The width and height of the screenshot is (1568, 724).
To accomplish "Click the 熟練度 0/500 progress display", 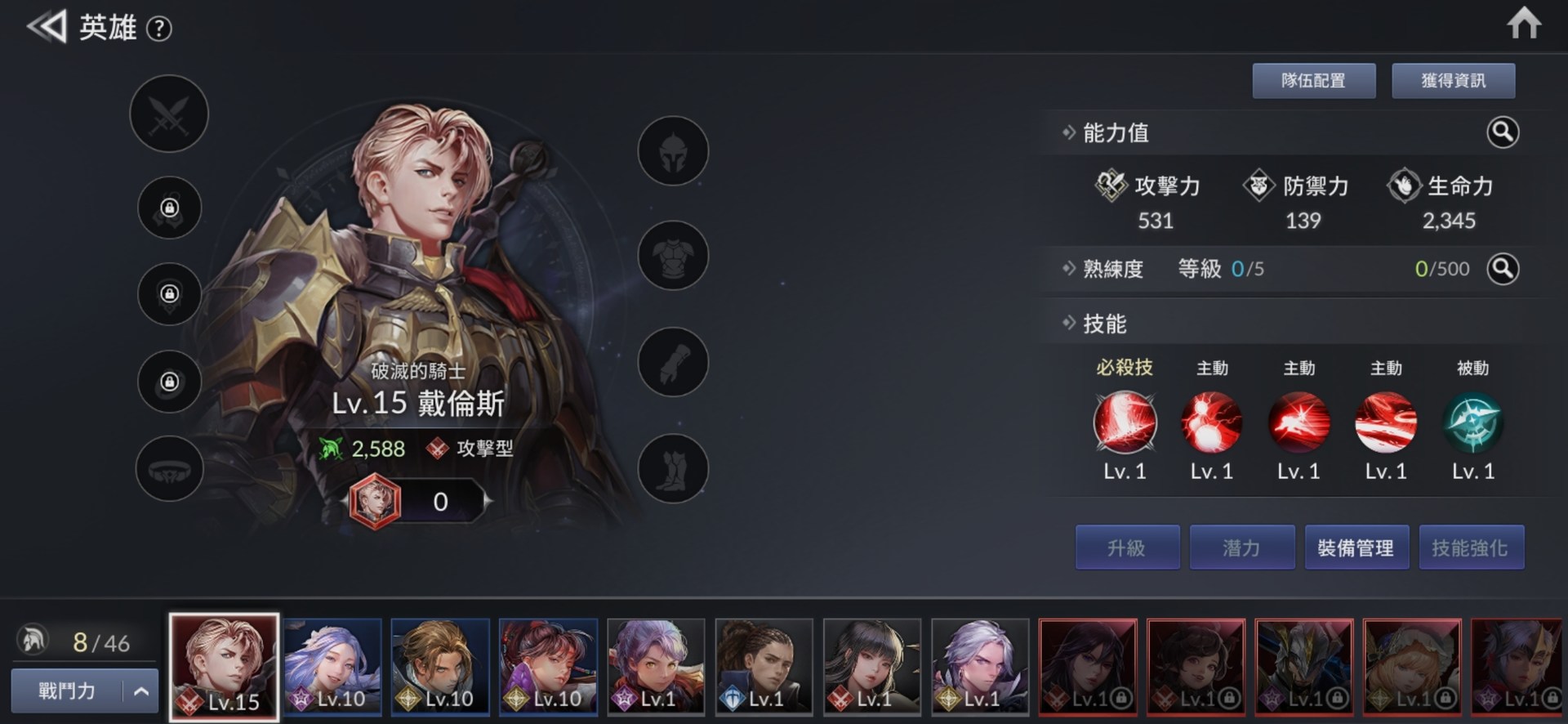I will 1444,269.
